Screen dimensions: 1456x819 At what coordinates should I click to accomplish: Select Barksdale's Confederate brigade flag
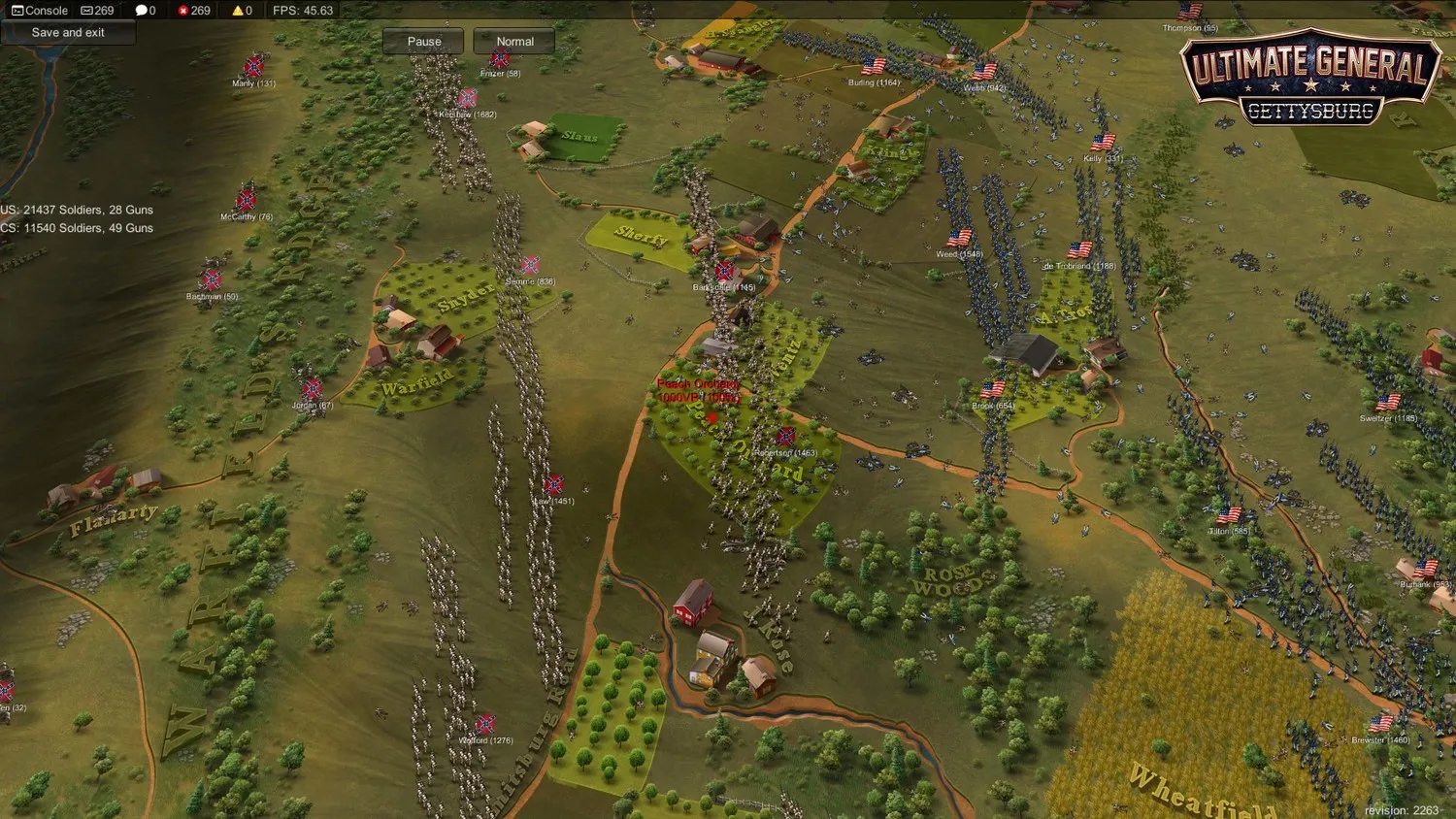pos(722,272)
